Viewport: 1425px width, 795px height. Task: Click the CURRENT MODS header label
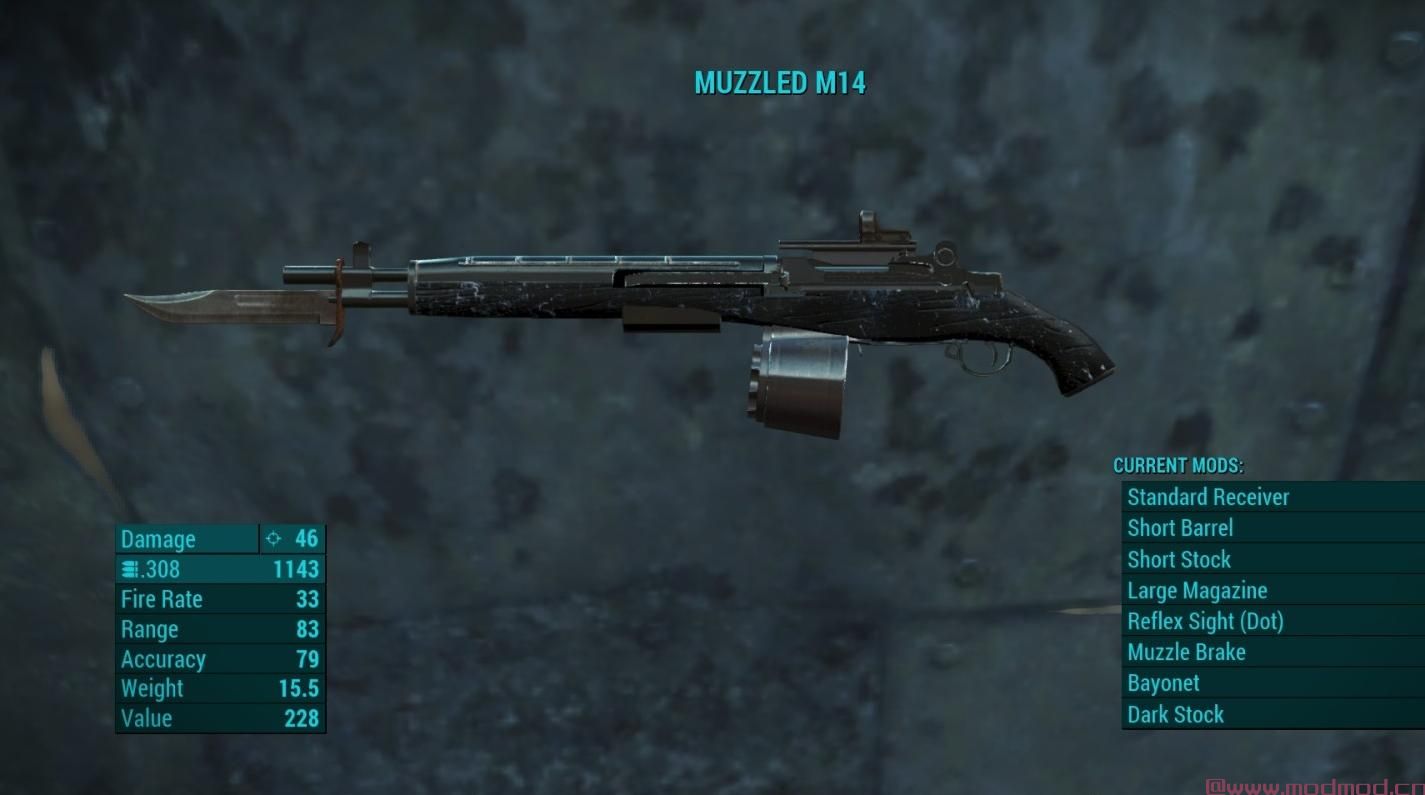tap(1180, 466)
